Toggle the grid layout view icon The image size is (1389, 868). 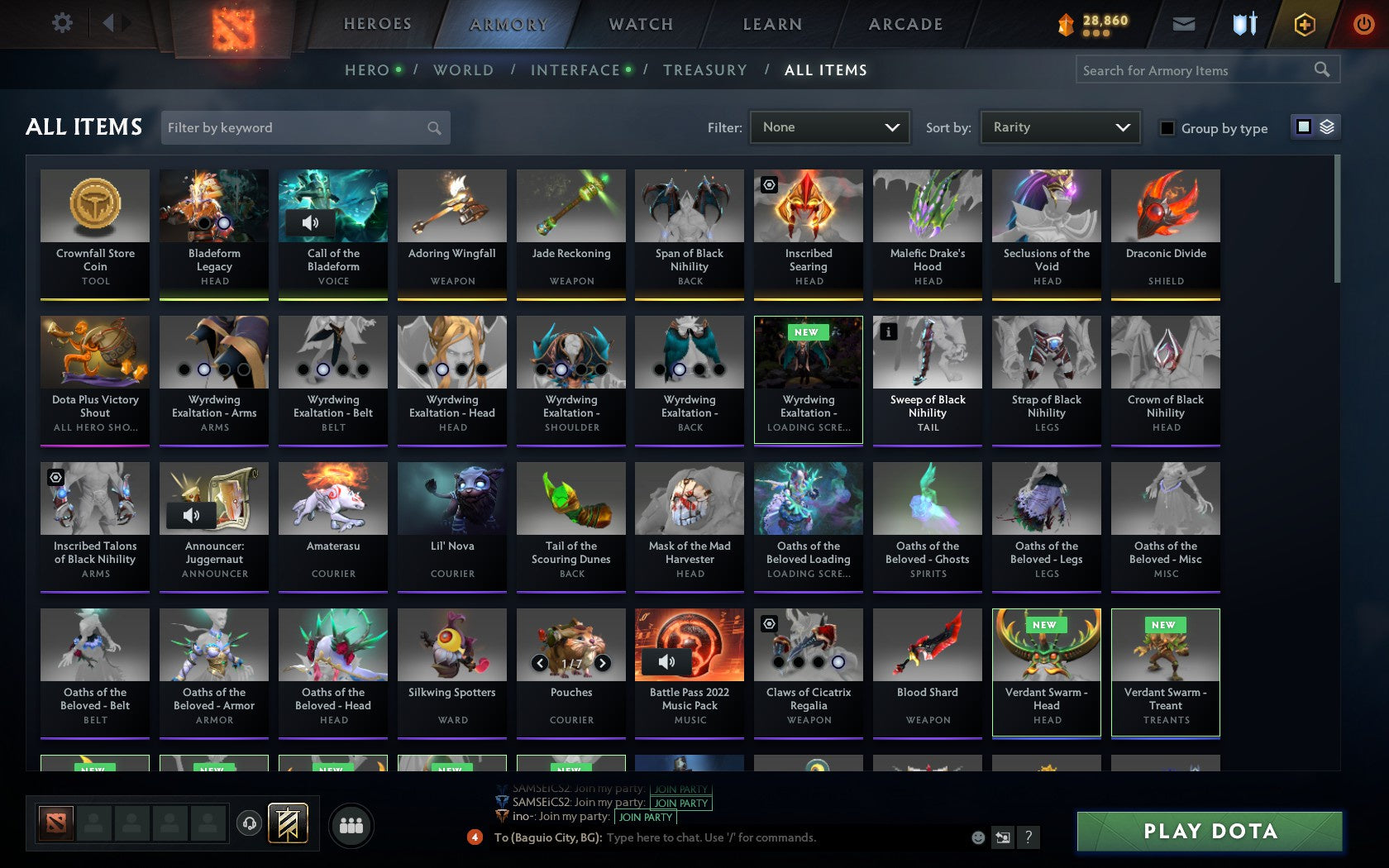tap(1302, 126)
